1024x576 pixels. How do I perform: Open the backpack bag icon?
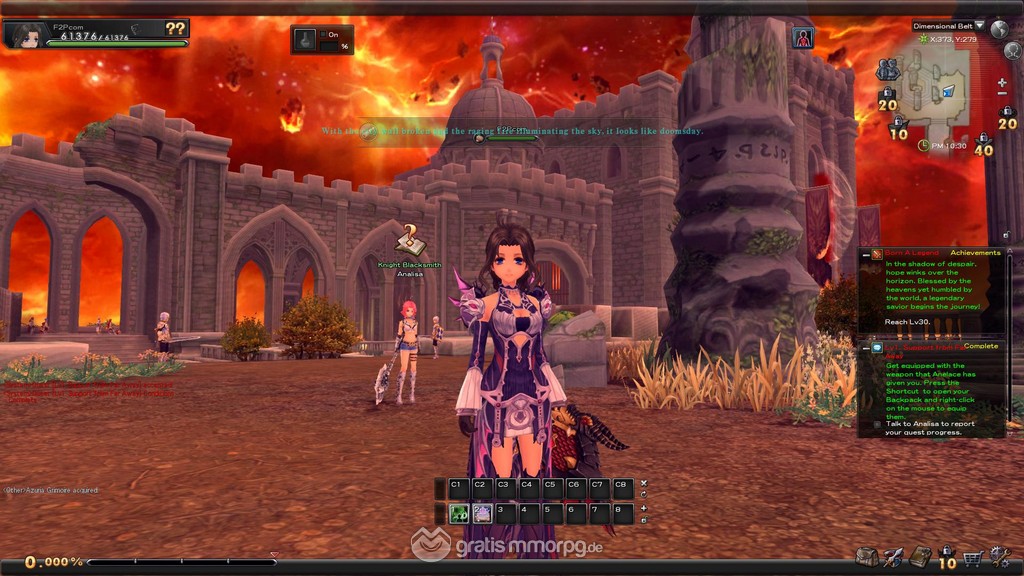click(866, 558)
